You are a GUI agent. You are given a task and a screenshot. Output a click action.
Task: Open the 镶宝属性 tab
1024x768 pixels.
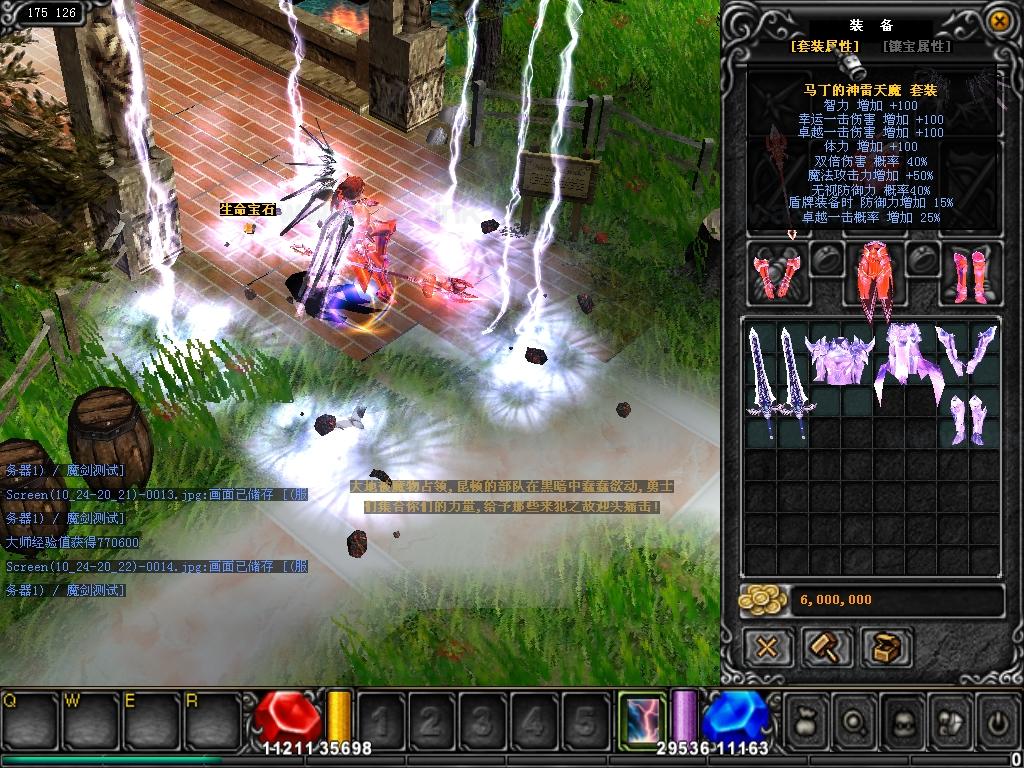pos(916,46)
